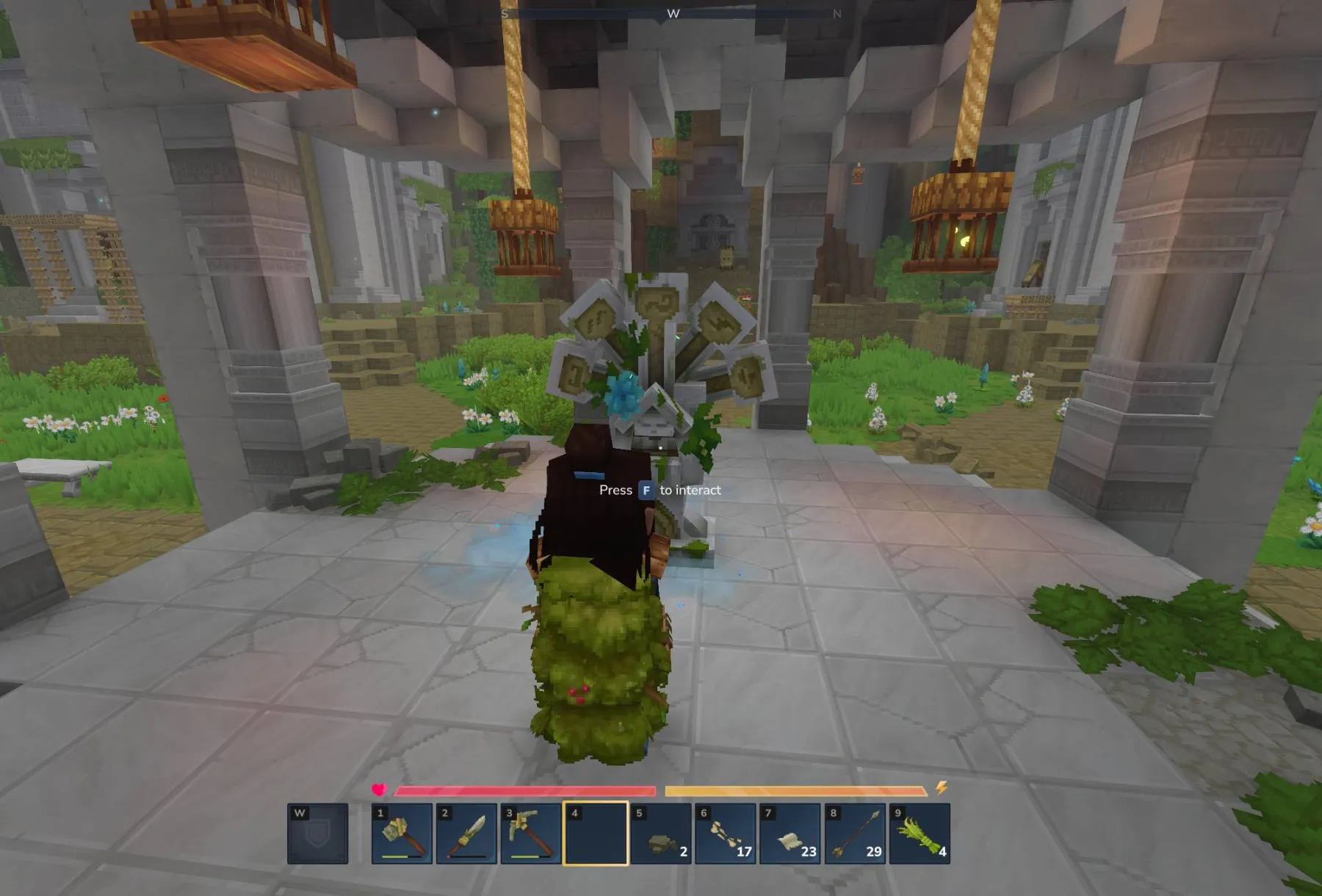Select the bone fragments stack of 17
This screenshot has width=1322, height=896.
(x=725, y=834)
